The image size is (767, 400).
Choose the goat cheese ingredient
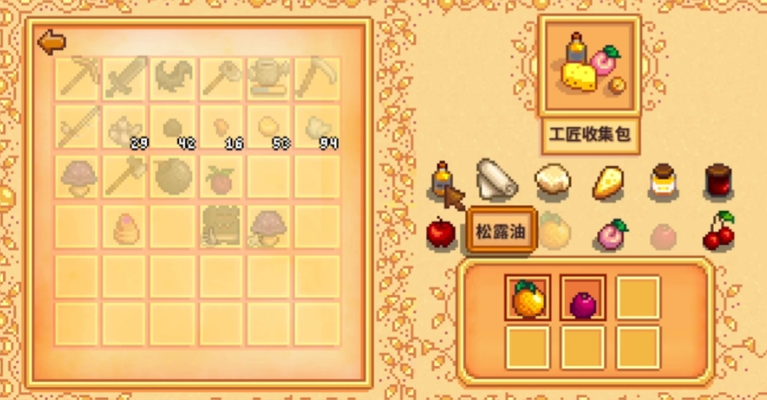(x=552, y=181)
